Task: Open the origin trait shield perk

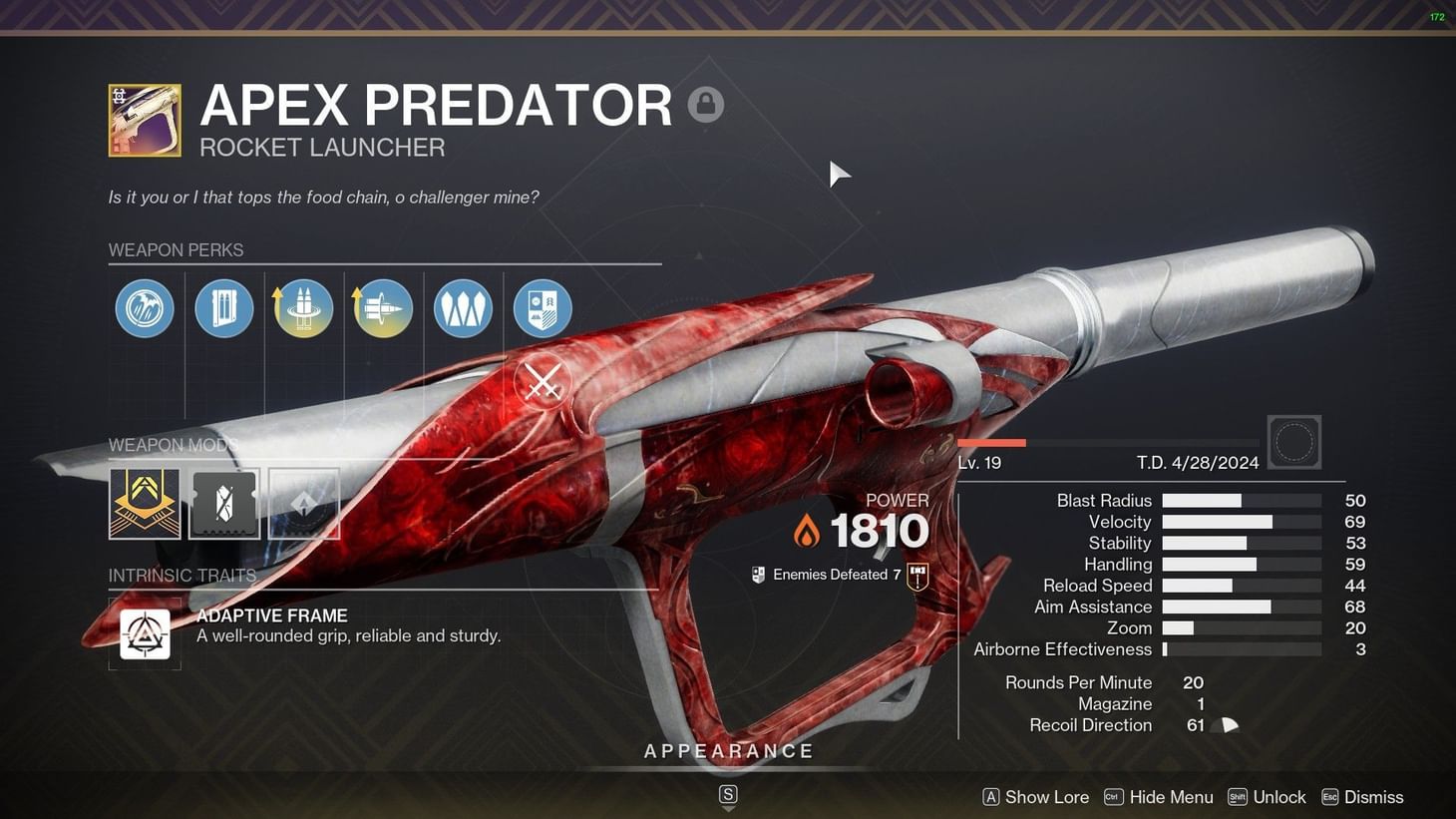Action: (543, 308)
